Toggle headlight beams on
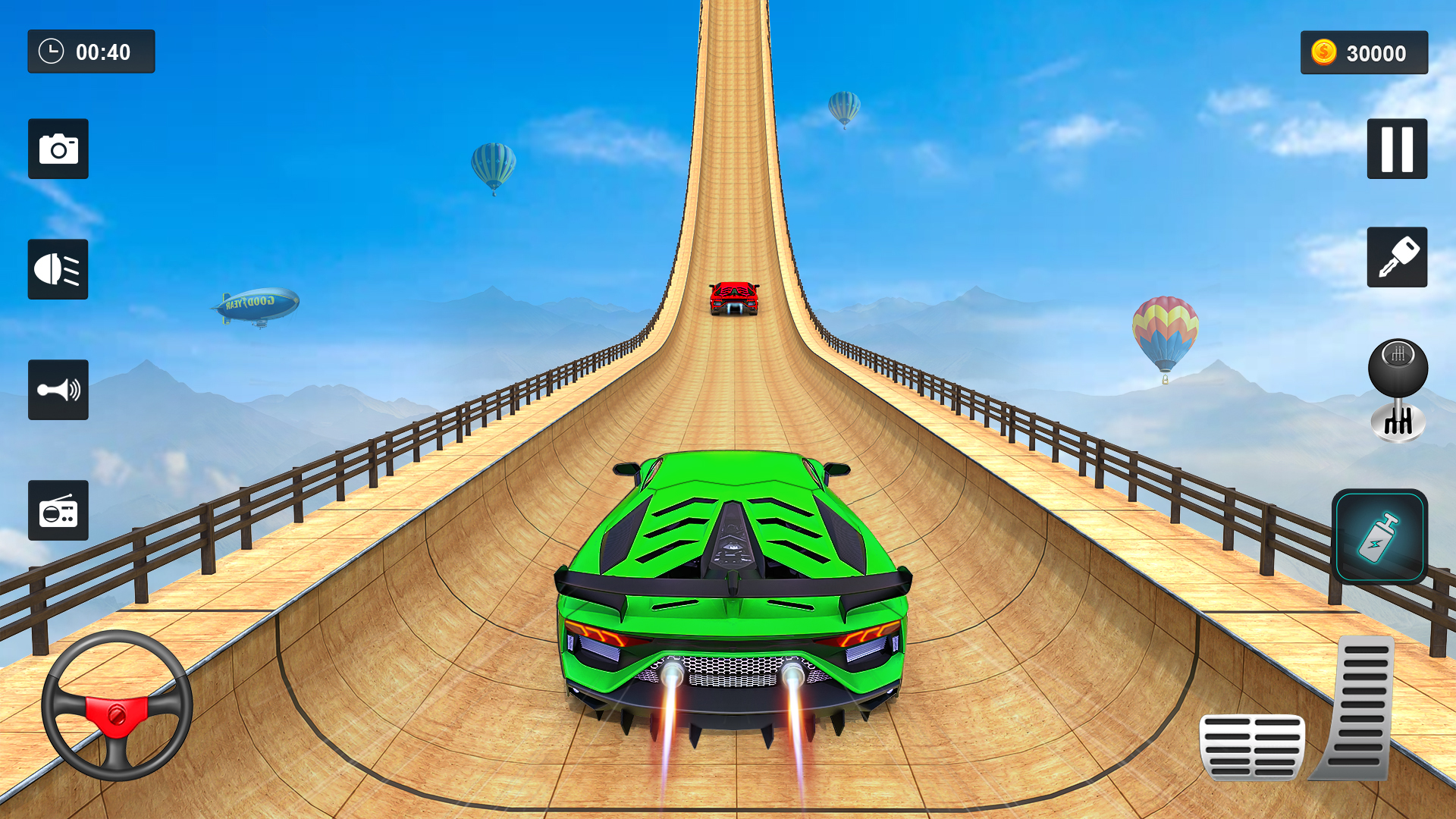Screen dimensions: 1456x819 [58, 269]
